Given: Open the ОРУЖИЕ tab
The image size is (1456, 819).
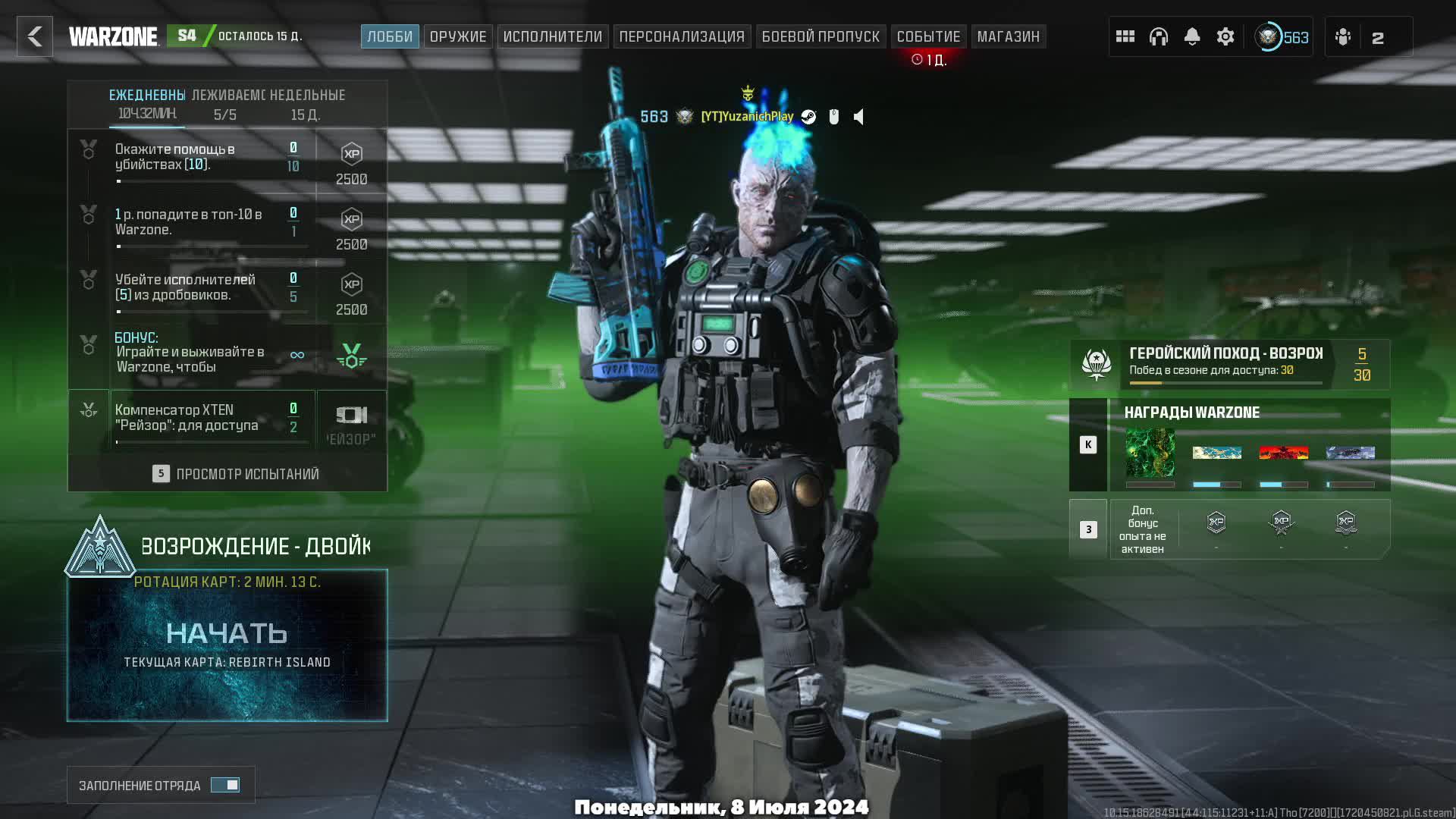Looking at the screenshot, I should tap(458, 36).
